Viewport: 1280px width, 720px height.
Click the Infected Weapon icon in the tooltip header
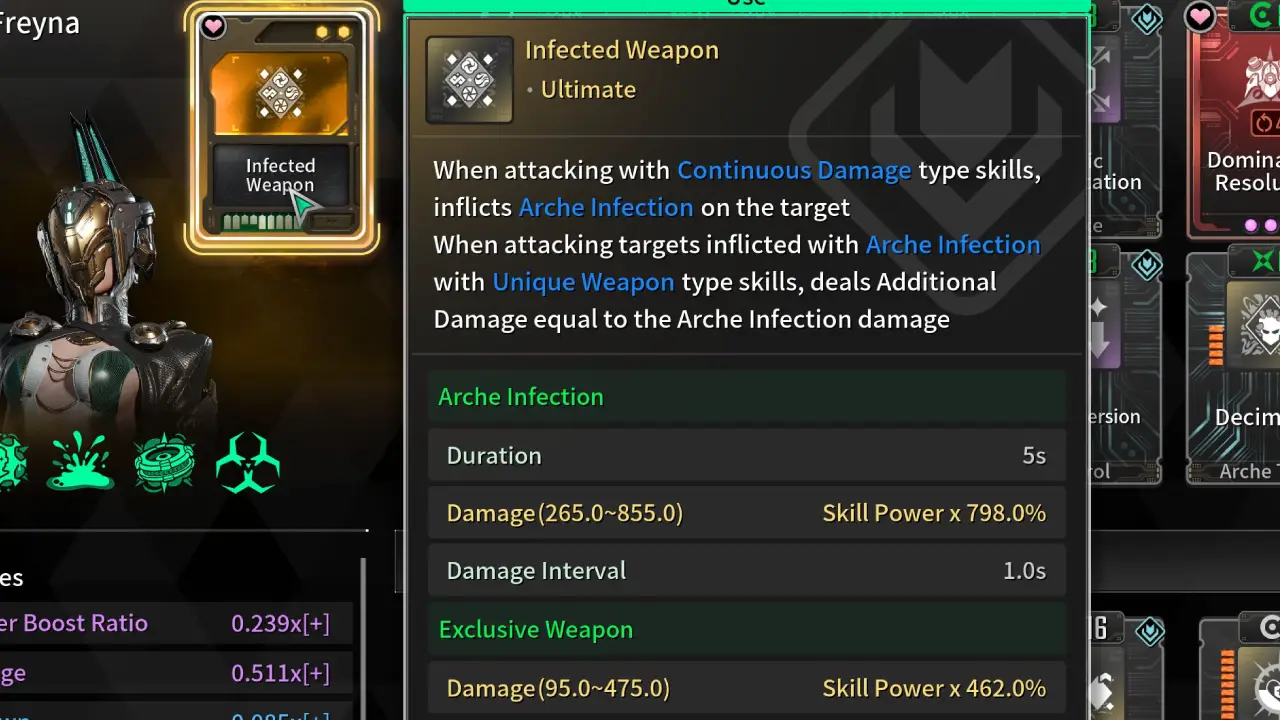469,80
